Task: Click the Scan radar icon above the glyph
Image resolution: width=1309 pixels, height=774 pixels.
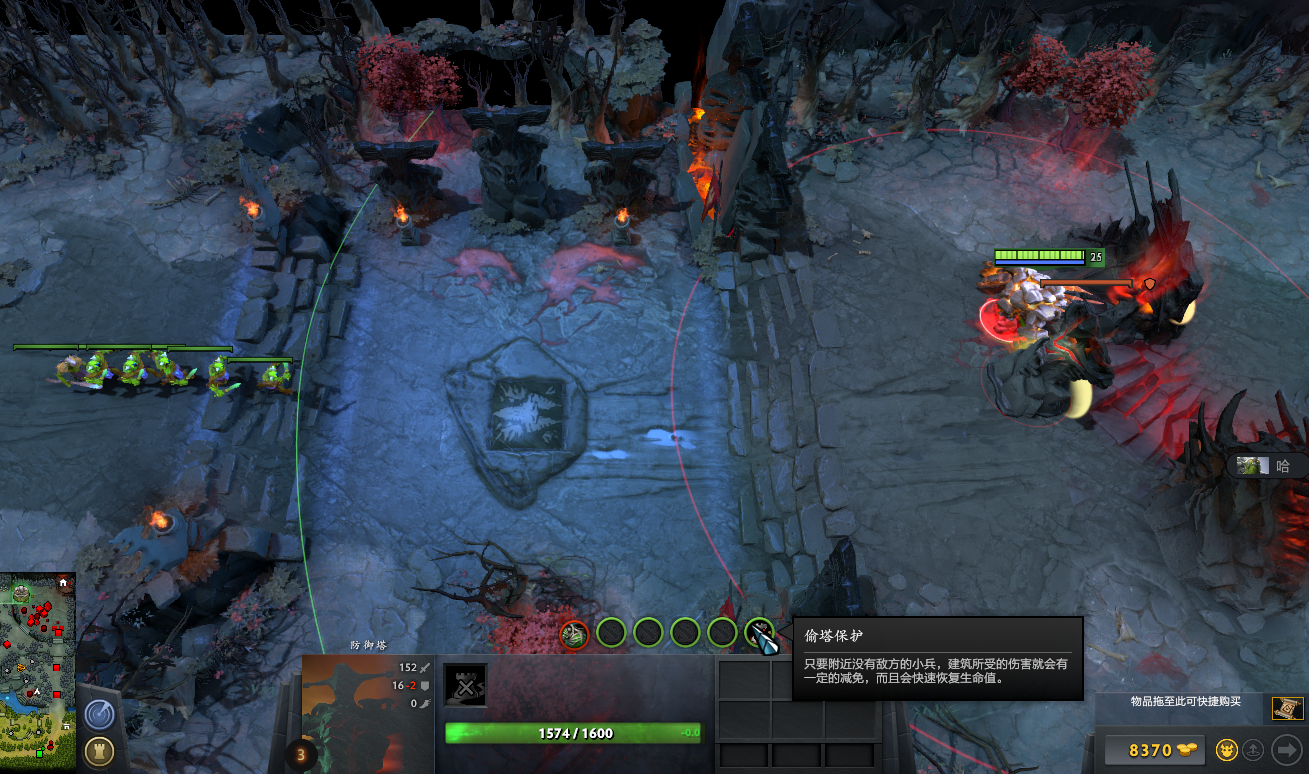Action: [x=100, y=715]
